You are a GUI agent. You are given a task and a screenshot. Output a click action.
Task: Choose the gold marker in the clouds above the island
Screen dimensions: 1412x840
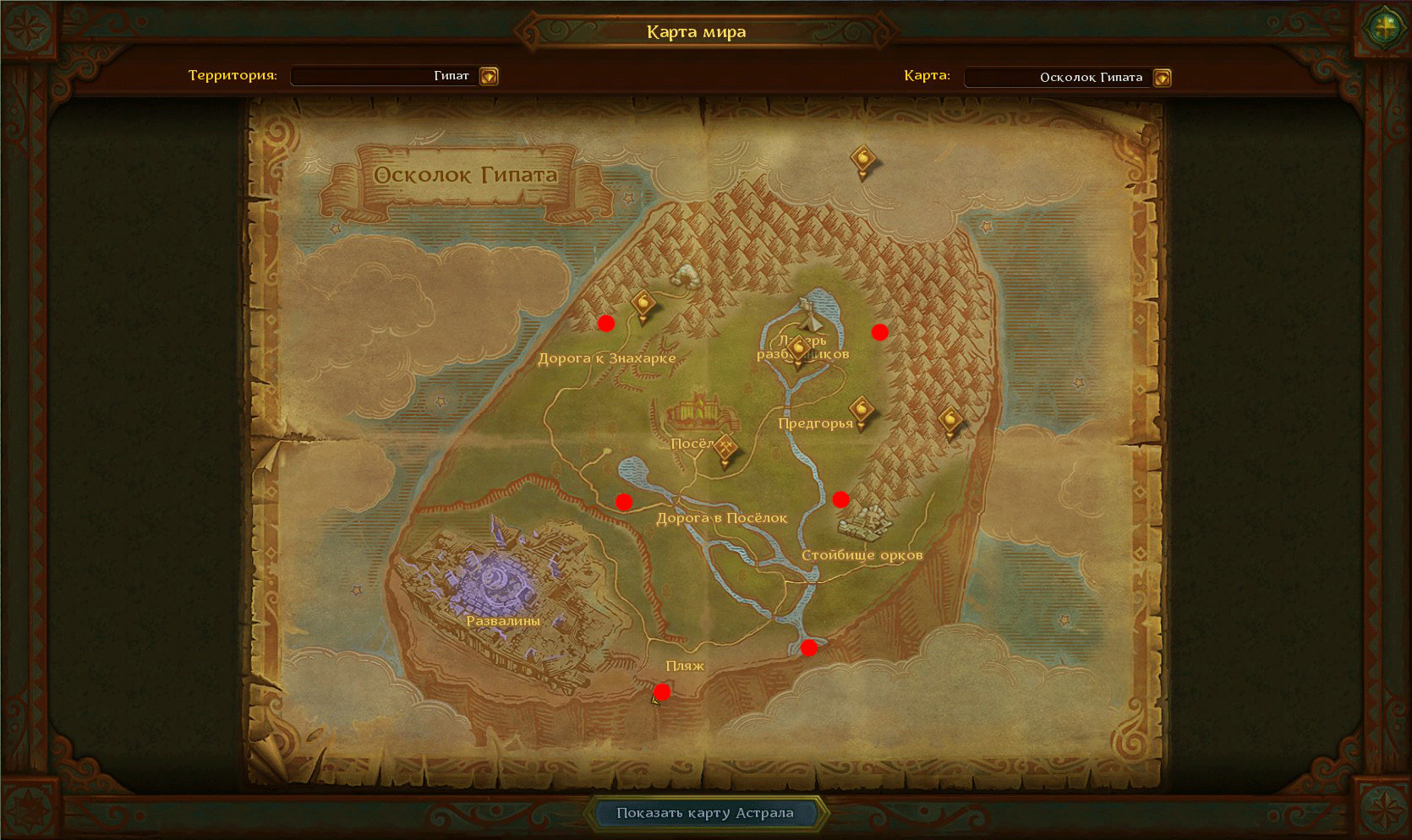tap(862, 160)
